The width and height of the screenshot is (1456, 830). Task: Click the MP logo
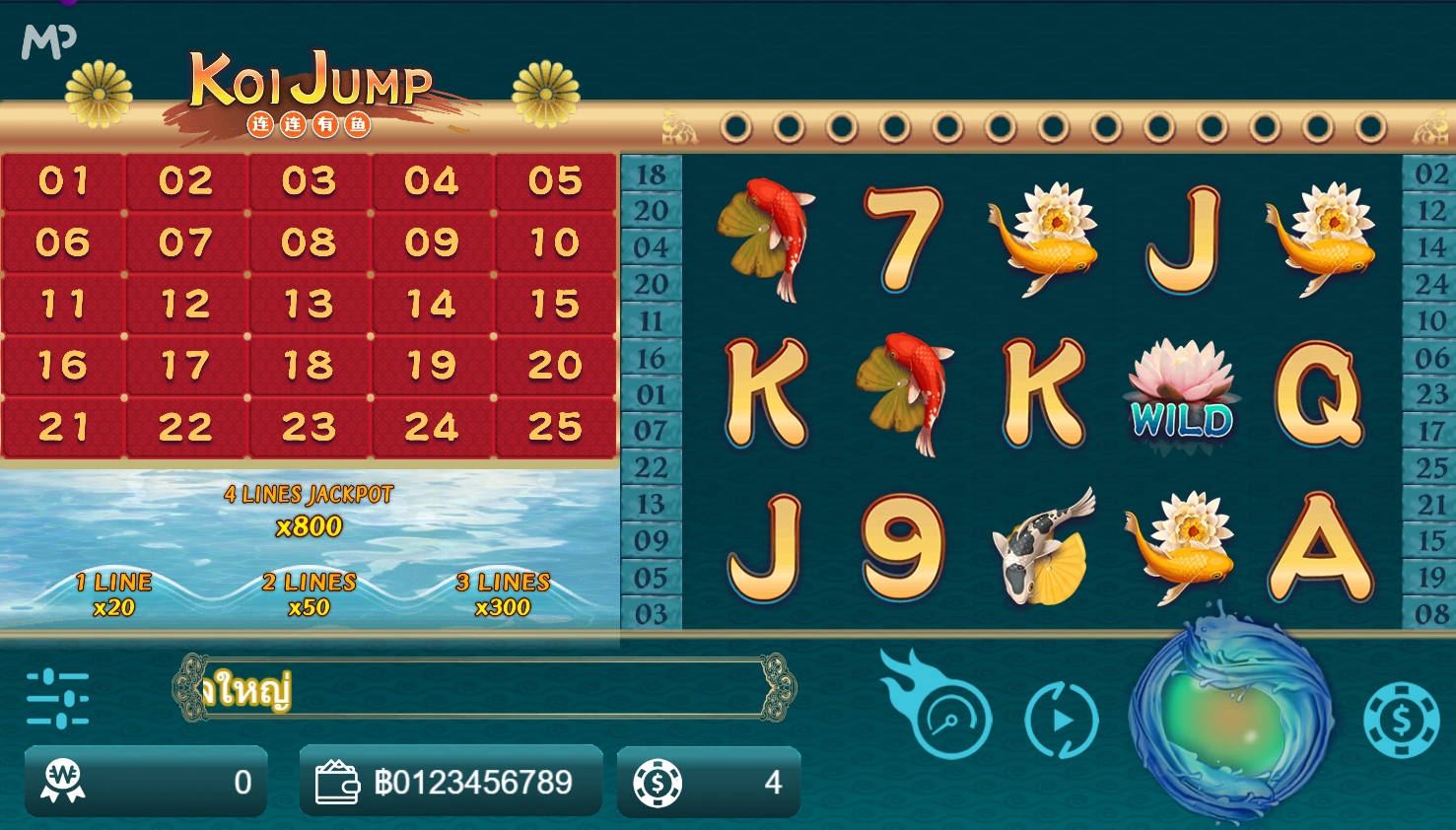(x=48, y=40)
